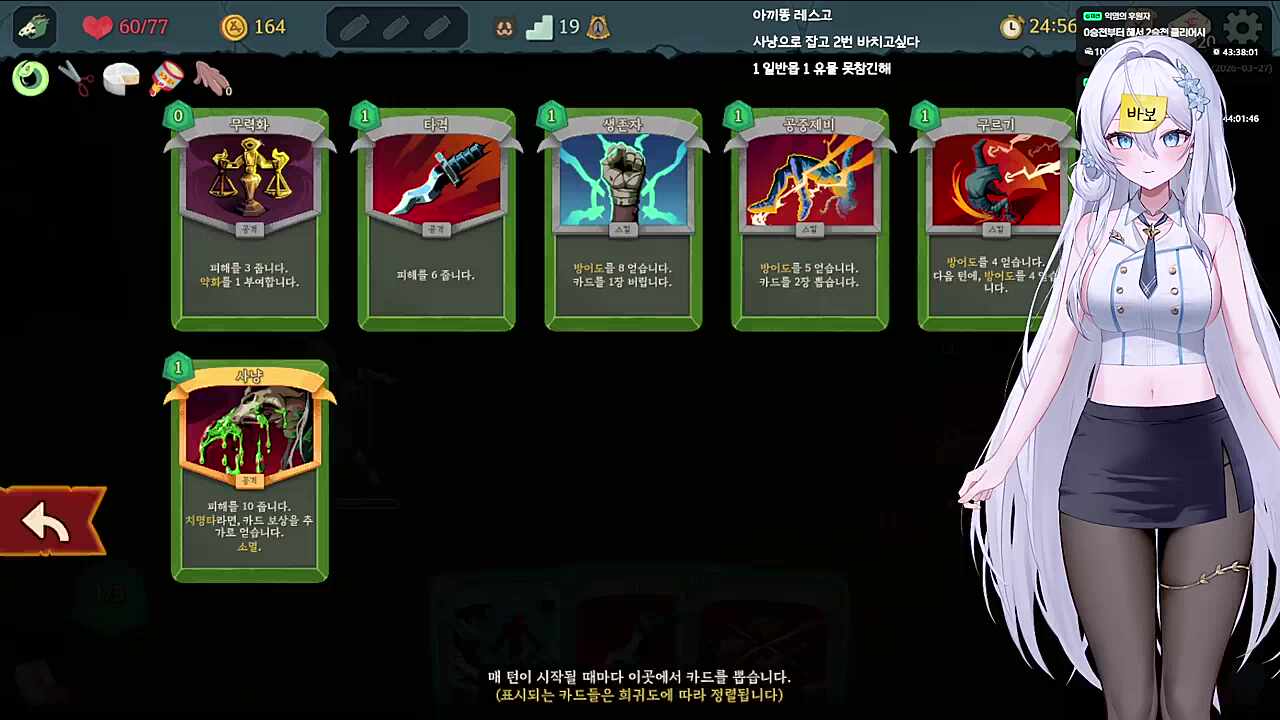Click the back arrow banner button
Screen dimensions: 1280x720
click(45, 520)
